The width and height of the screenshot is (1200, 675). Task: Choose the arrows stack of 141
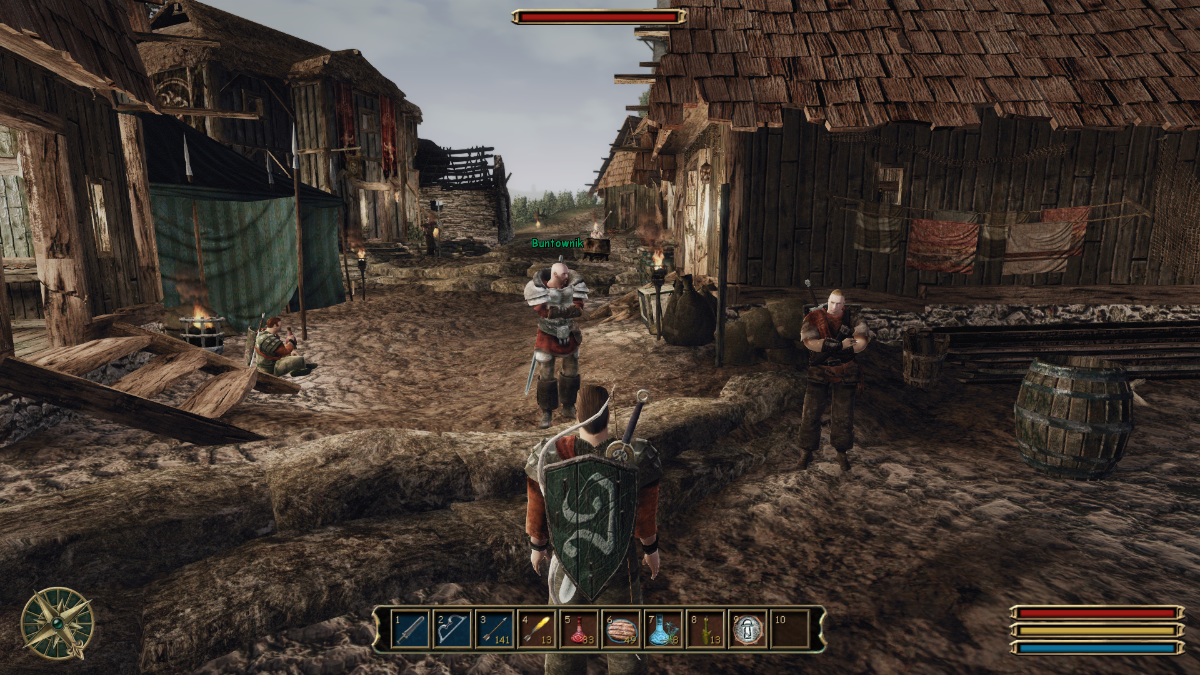[494, 629]
